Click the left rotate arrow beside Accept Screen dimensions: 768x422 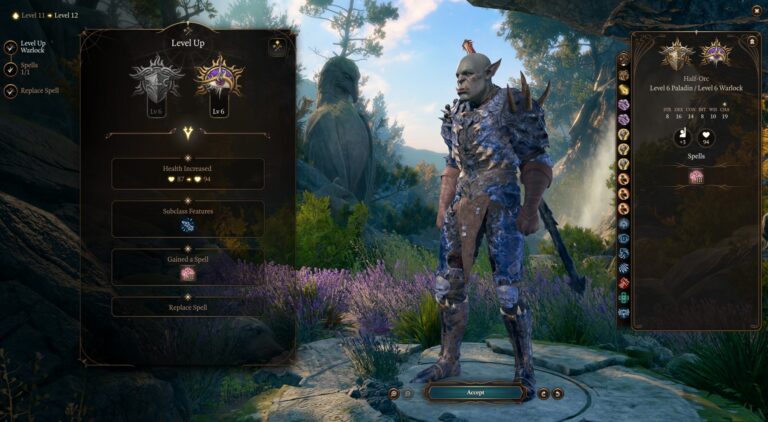coord(543,394)
